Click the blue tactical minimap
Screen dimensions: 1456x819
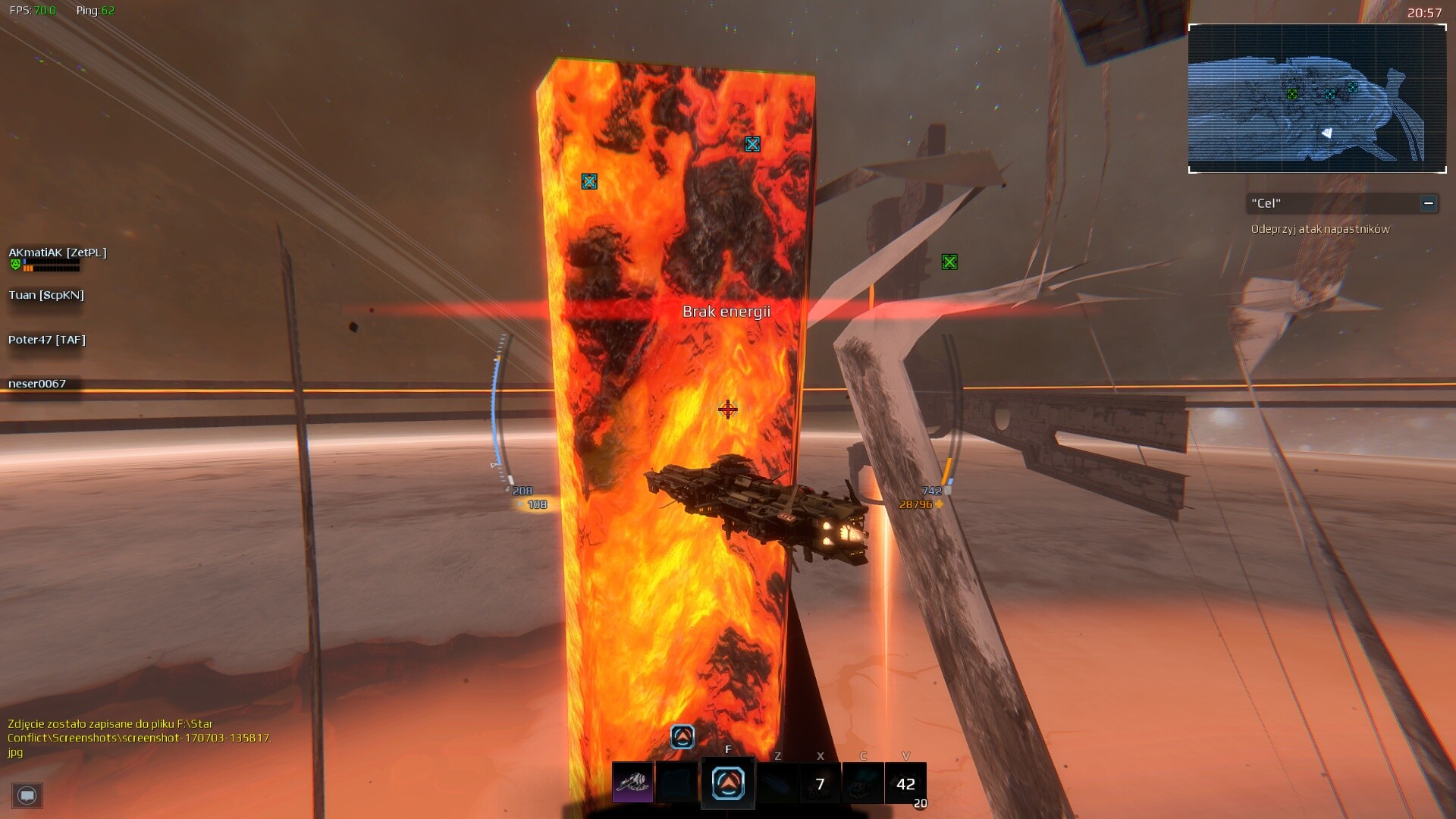(1316, 99)
